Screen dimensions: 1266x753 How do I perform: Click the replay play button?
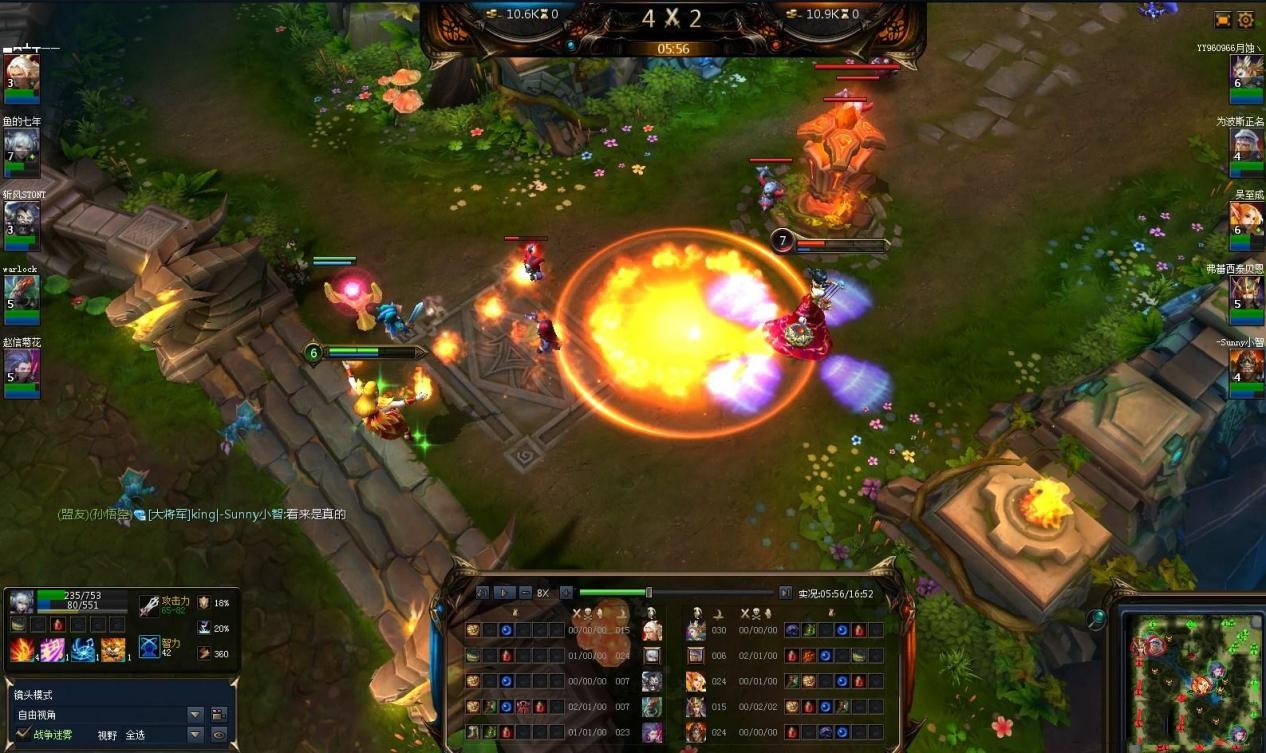tap(505, 593)
